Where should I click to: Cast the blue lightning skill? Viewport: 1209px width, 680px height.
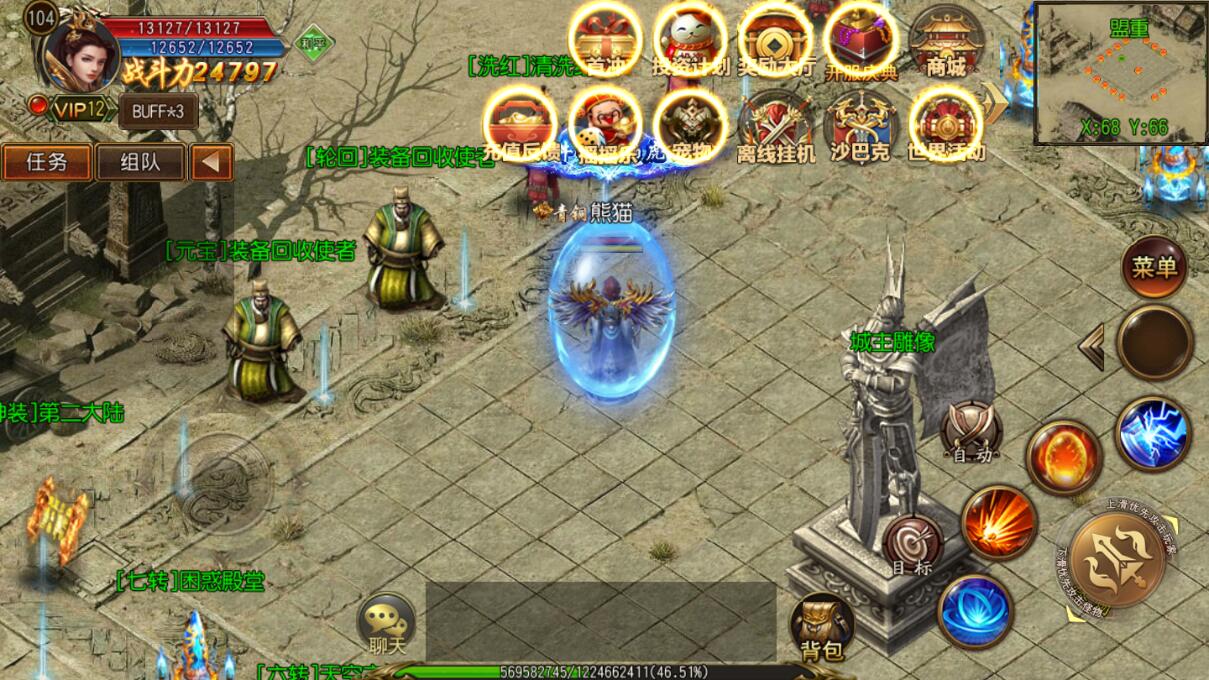(1153, 434)
